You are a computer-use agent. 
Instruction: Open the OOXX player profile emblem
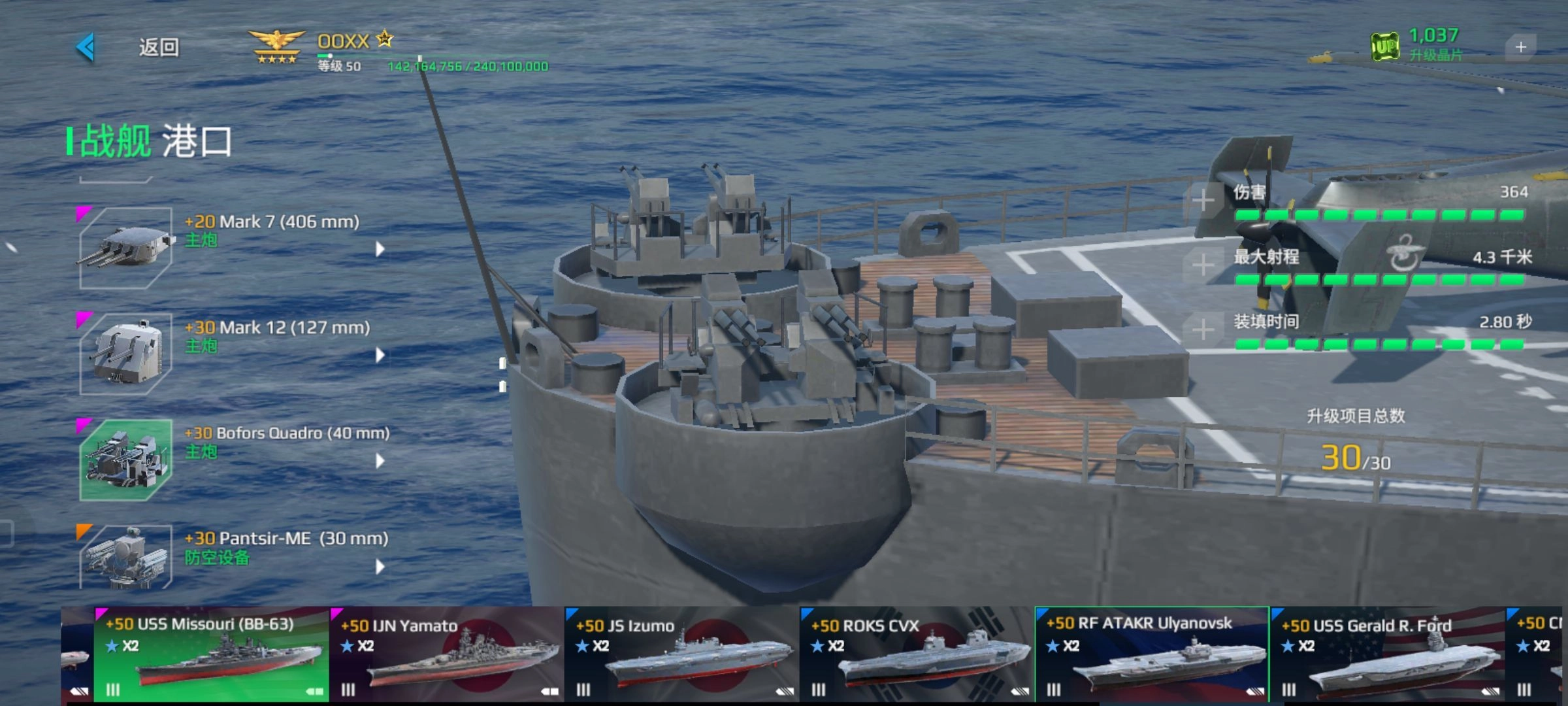[x=277, y=47]
